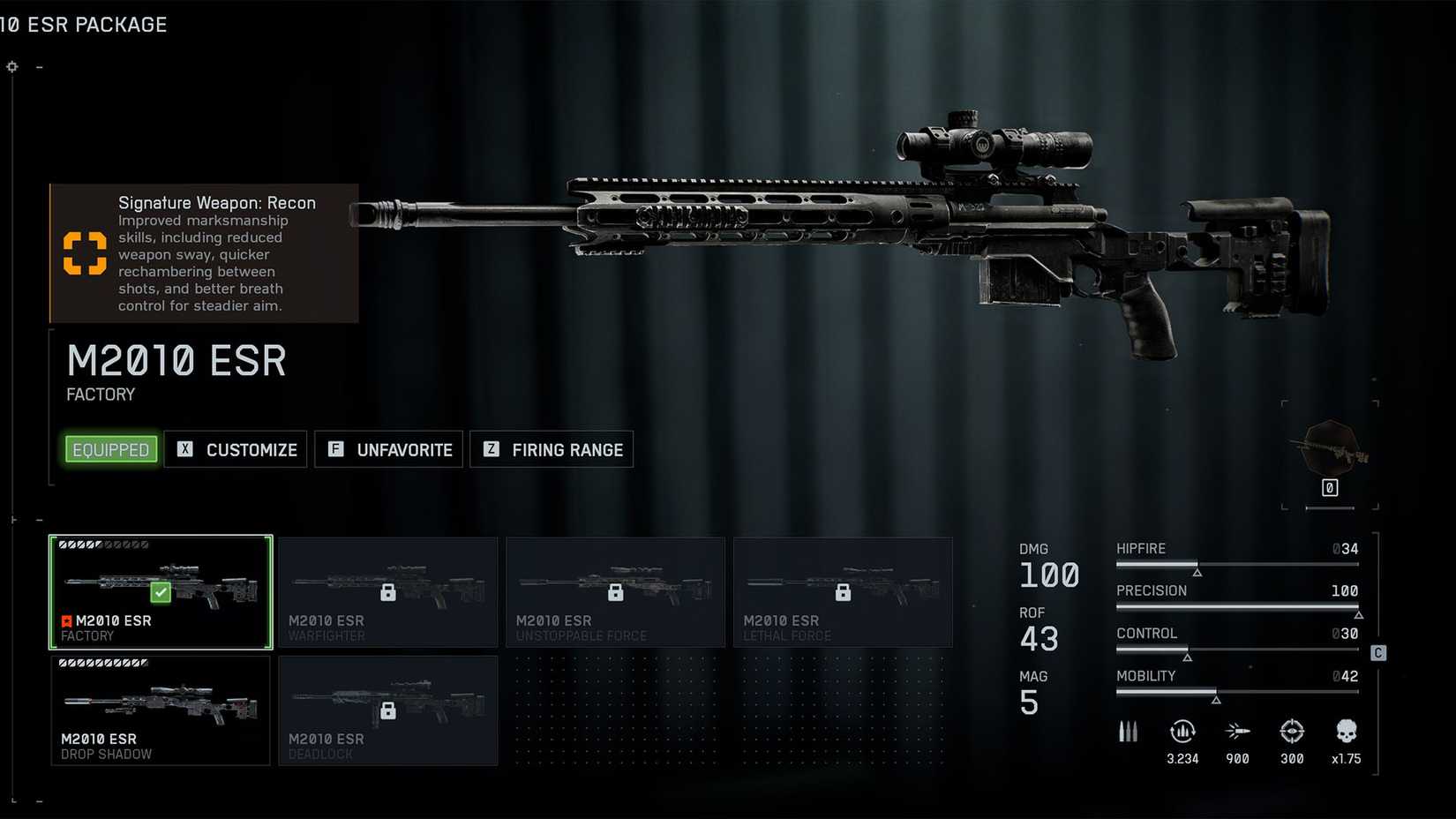Image resolution: width=1456 pixels, height=819 pixels.
Task: Select the locked Lethal Force package
Action: pos(844,592)
